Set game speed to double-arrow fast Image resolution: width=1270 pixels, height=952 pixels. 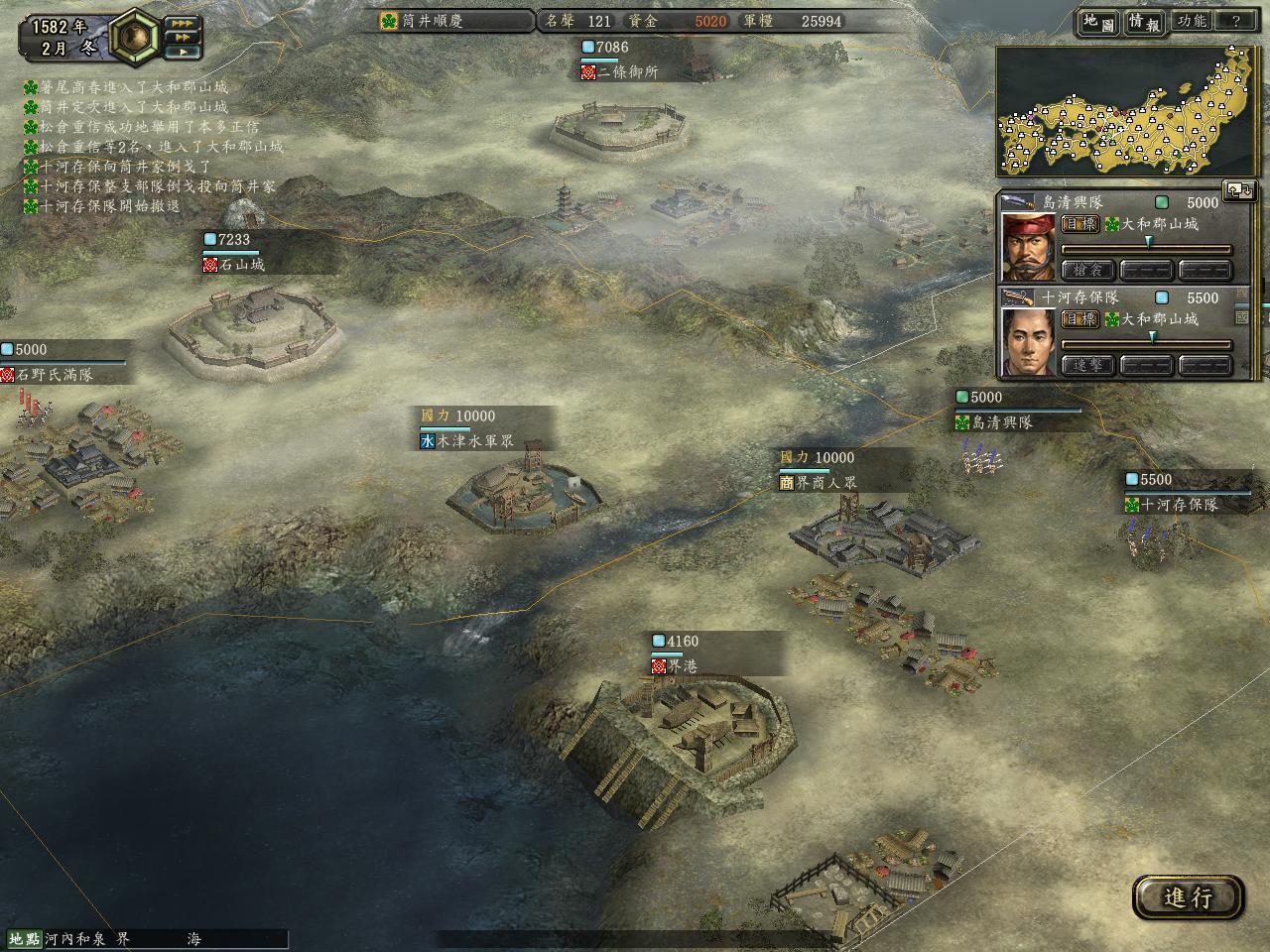click(182, 38)
